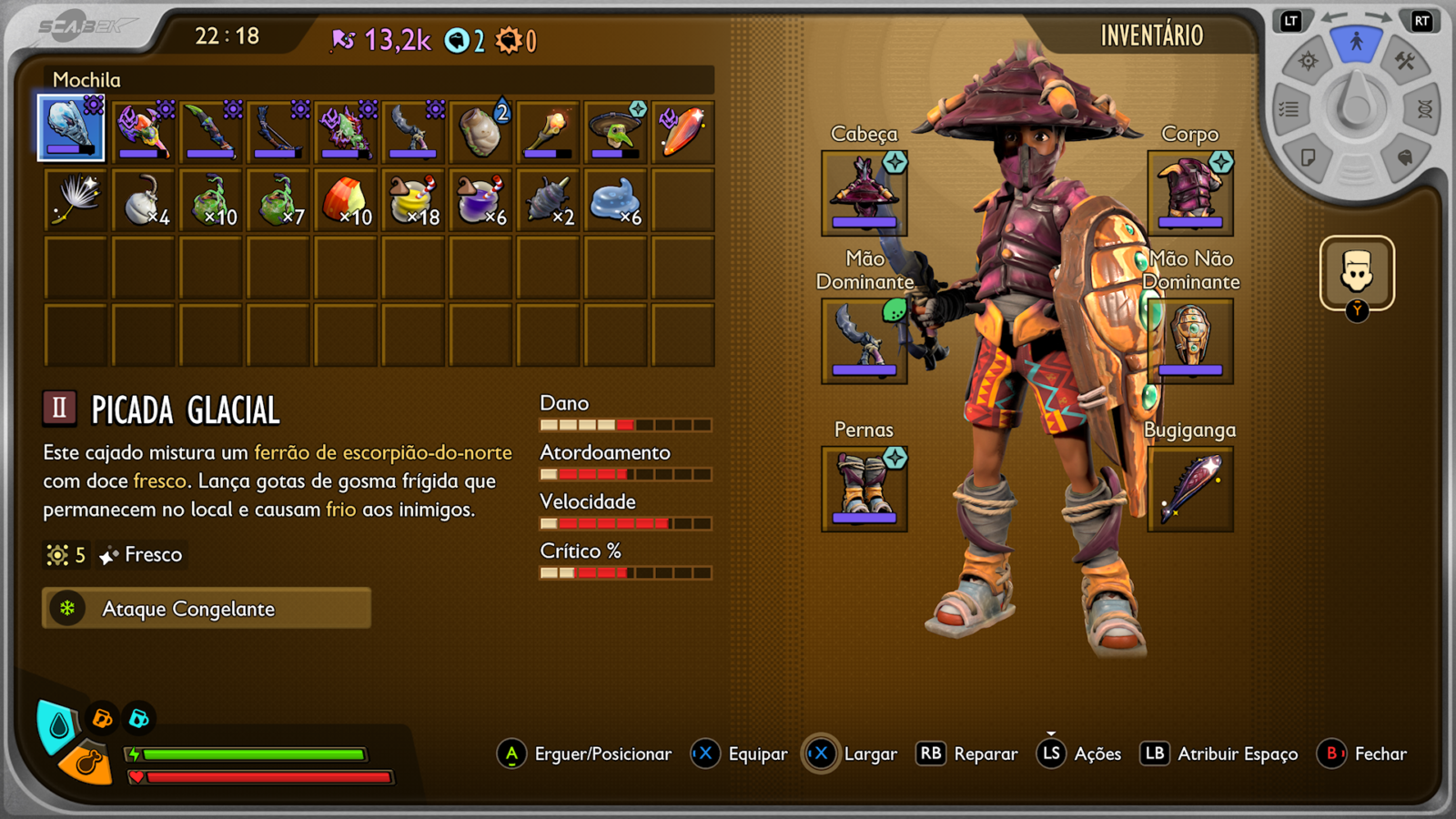Click the water droplet thirst indicator

tap(53, 720)
